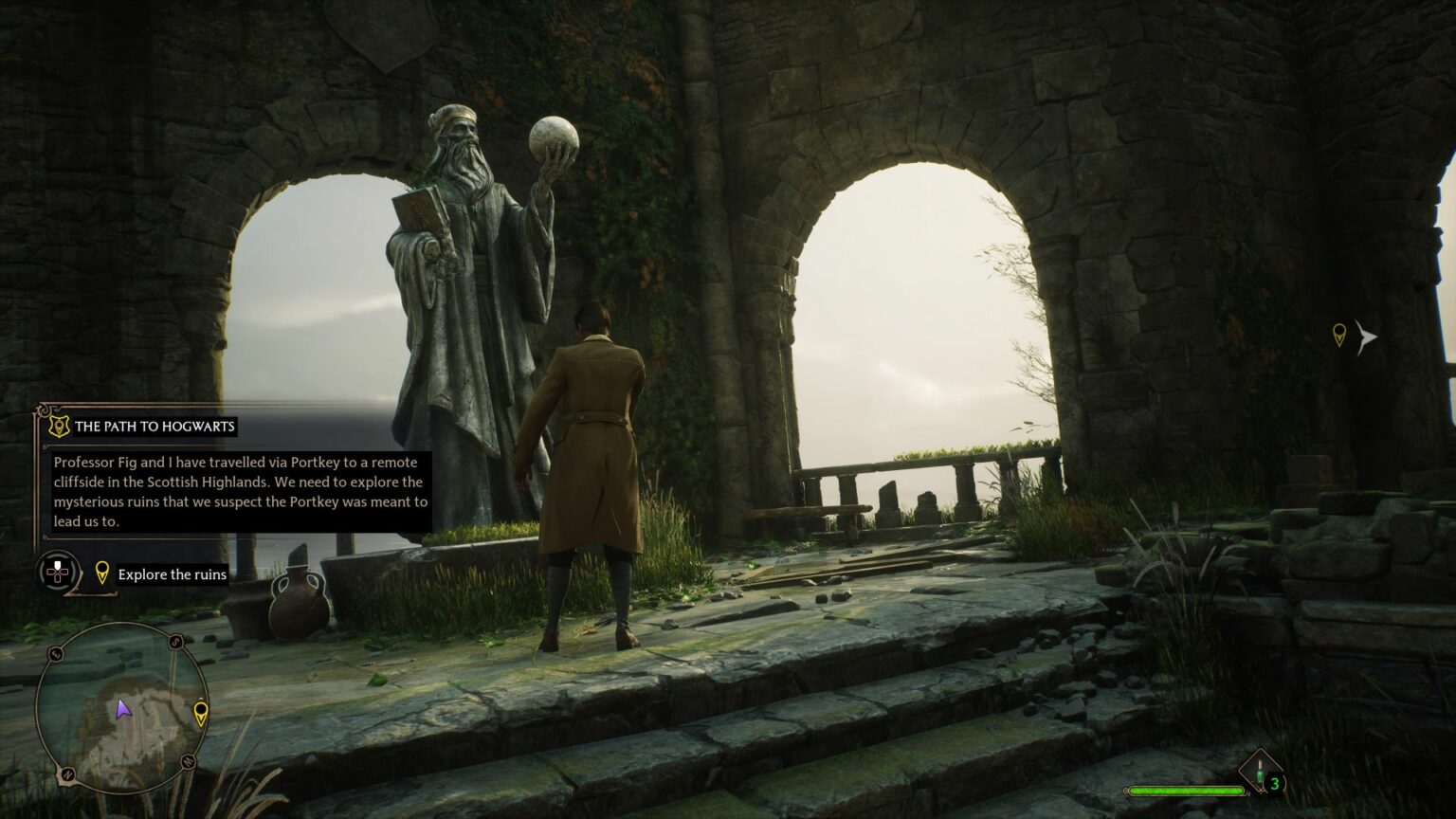The height and width of the screenshot is (819, 1456).
Task: Click the Explore the ruins objective text
Action: click(172, 573)
